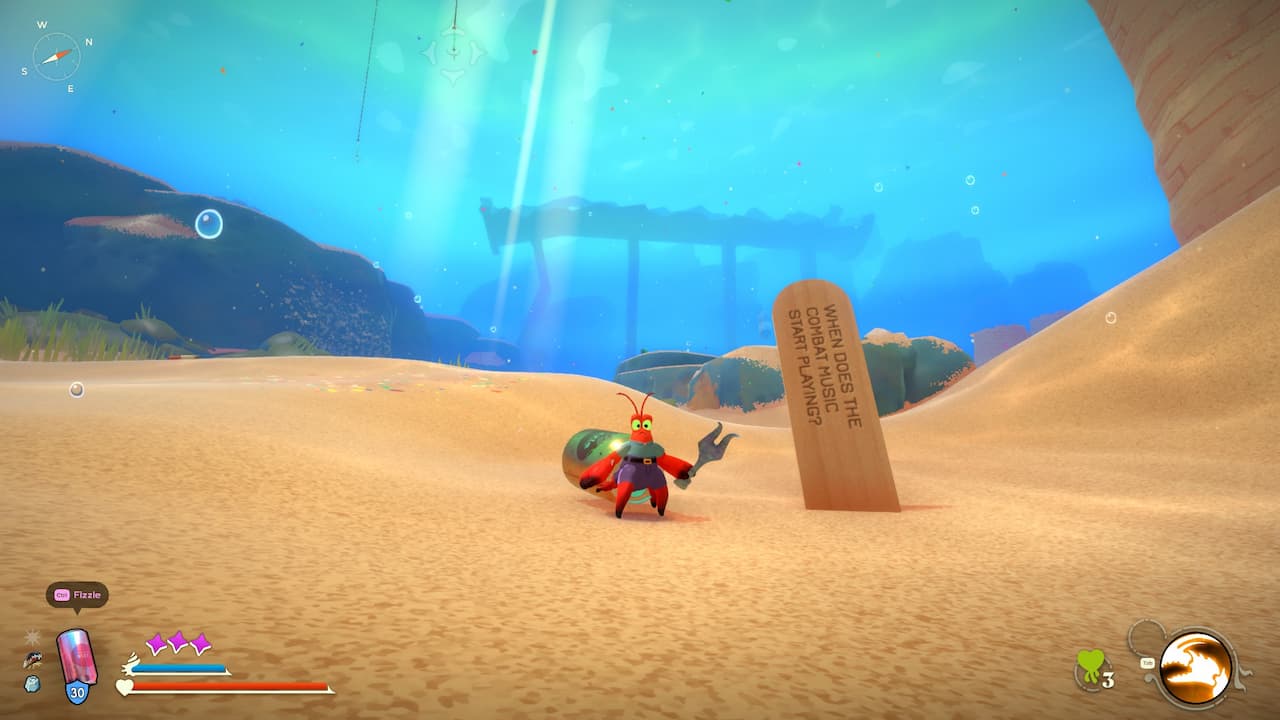Toggle the heart icon on the health bar
Screen dimensions: 1280x720
coord(123,689)
